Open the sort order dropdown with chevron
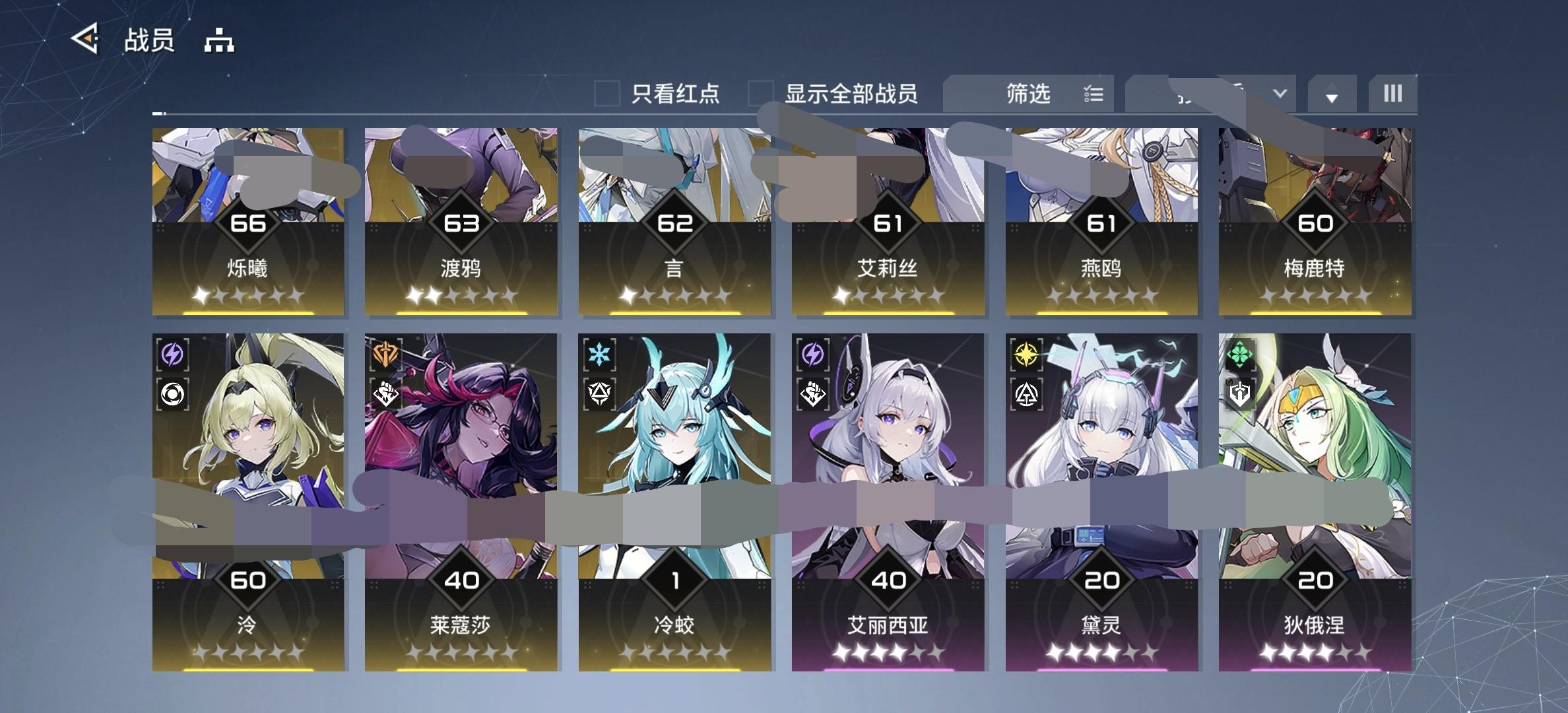The height and width of the screenshot is (713, 1568). (1279, 94)
